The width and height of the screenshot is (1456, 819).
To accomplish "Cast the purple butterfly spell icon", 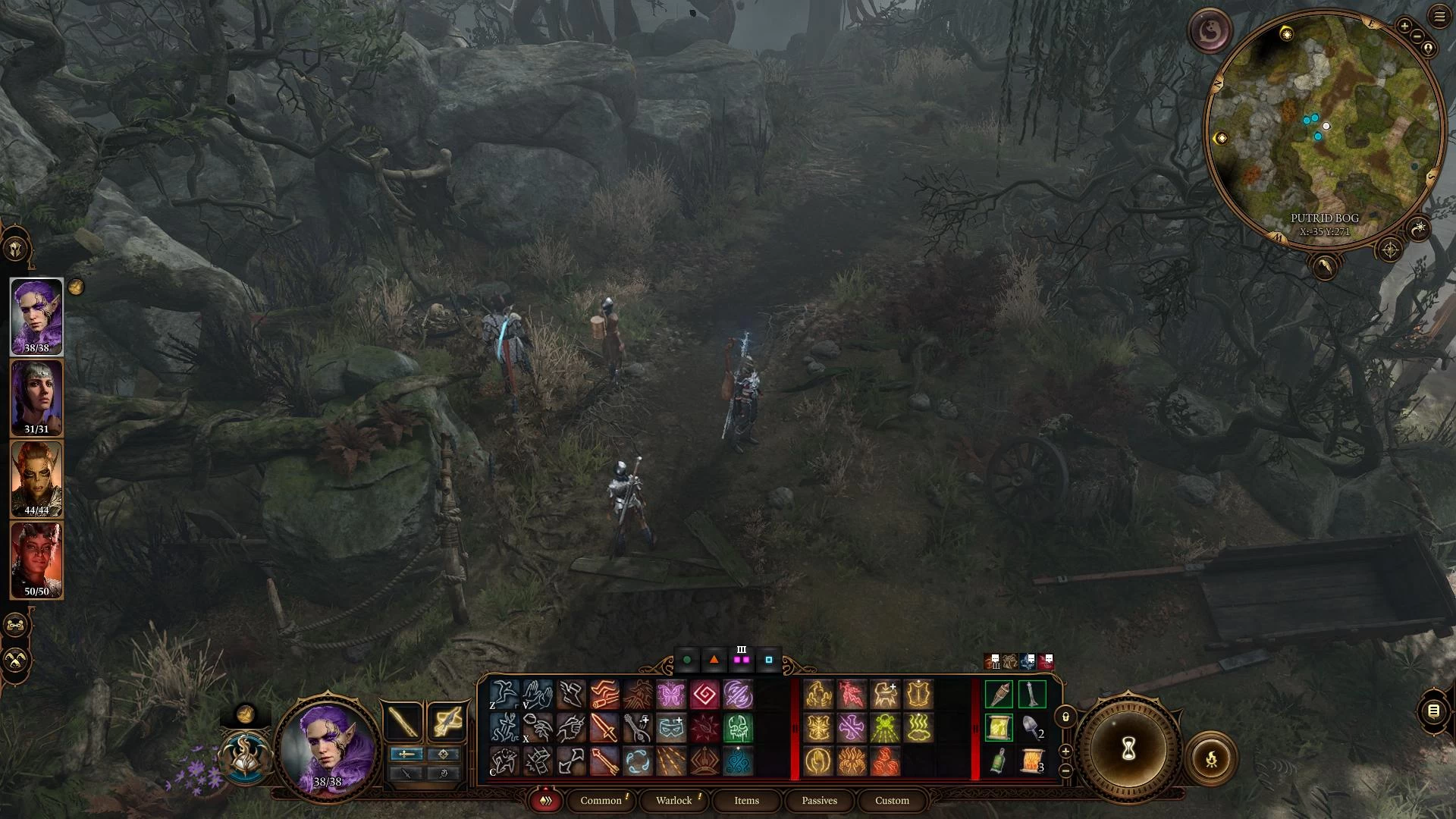I will (x=671, y=695).
